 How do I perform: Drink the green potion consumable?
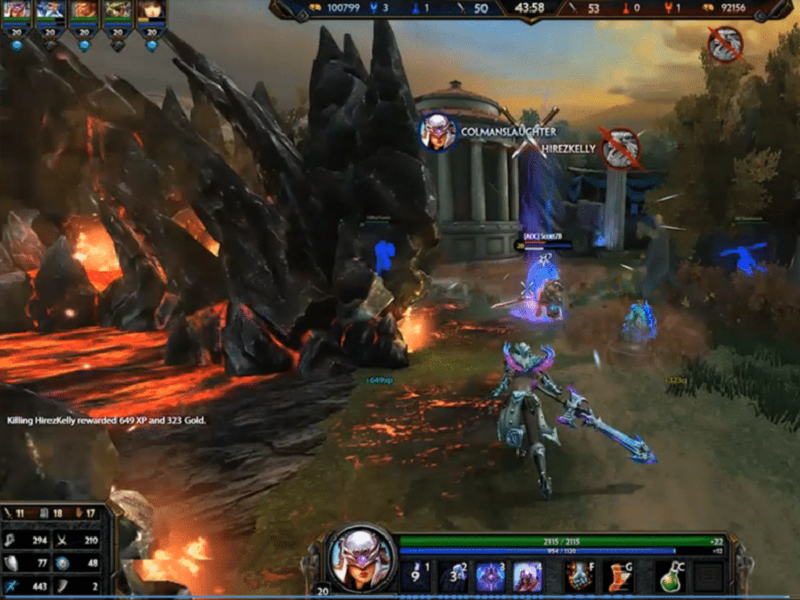click(x=672, y=575)
